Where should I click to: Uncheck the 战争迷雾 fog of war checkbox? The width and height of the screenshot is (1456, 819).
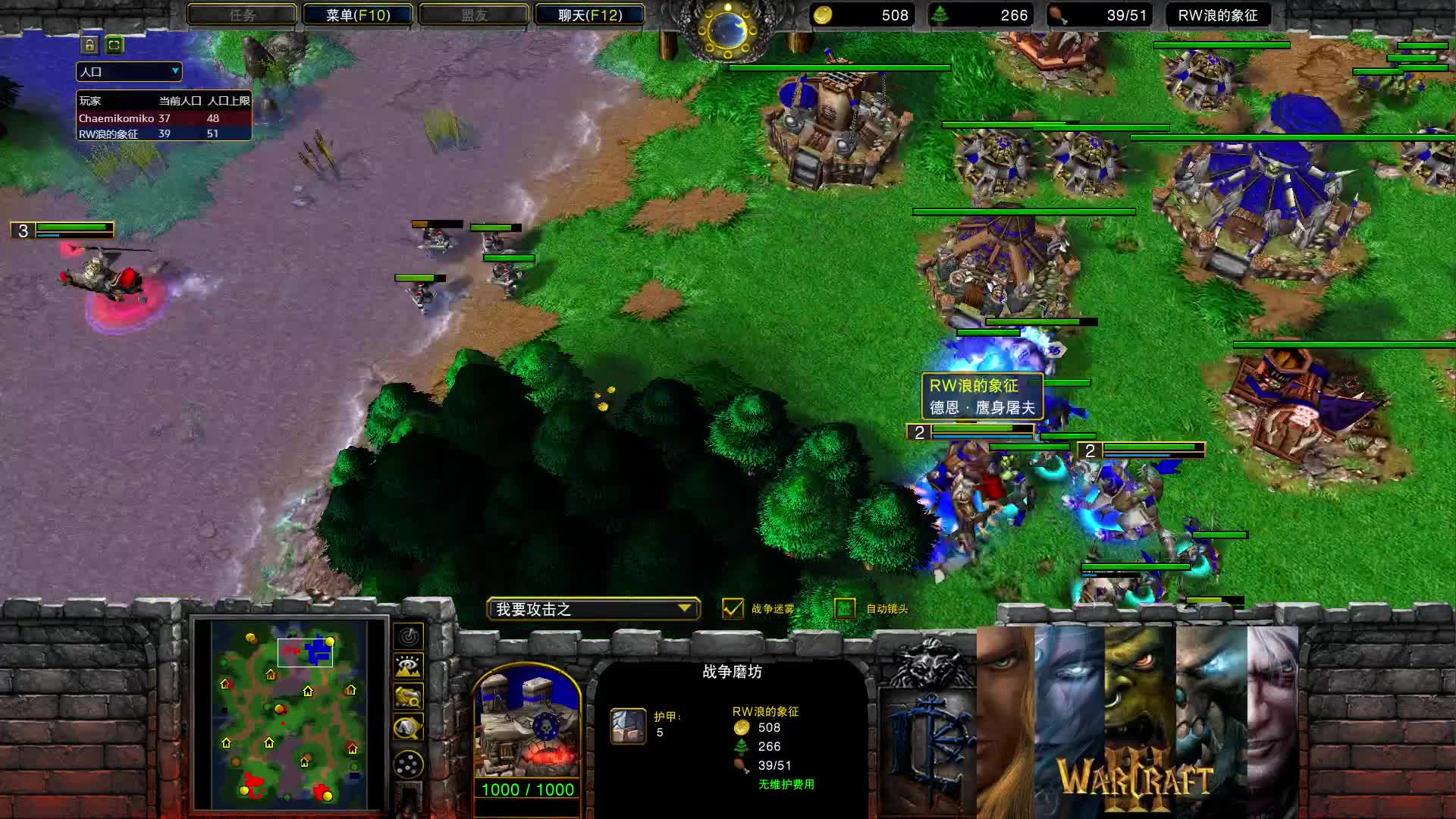point(733,607)
